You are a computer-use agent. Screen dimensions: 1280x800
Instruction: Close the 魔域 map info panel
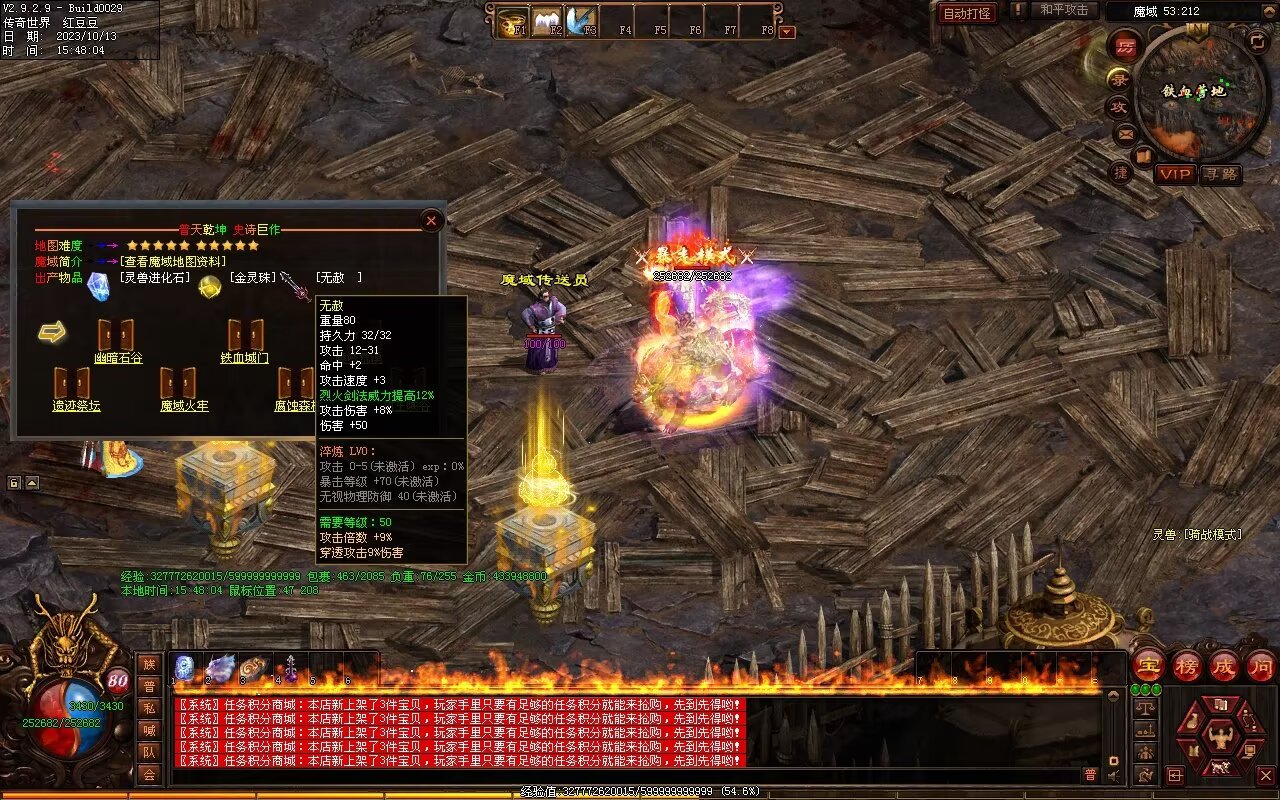tap(432, 220)
